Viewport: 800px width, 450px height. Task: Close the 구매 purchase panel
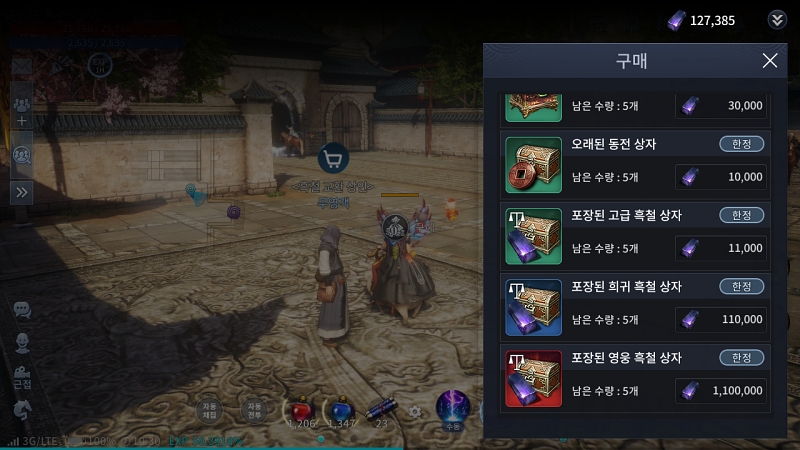click(769, 61)
